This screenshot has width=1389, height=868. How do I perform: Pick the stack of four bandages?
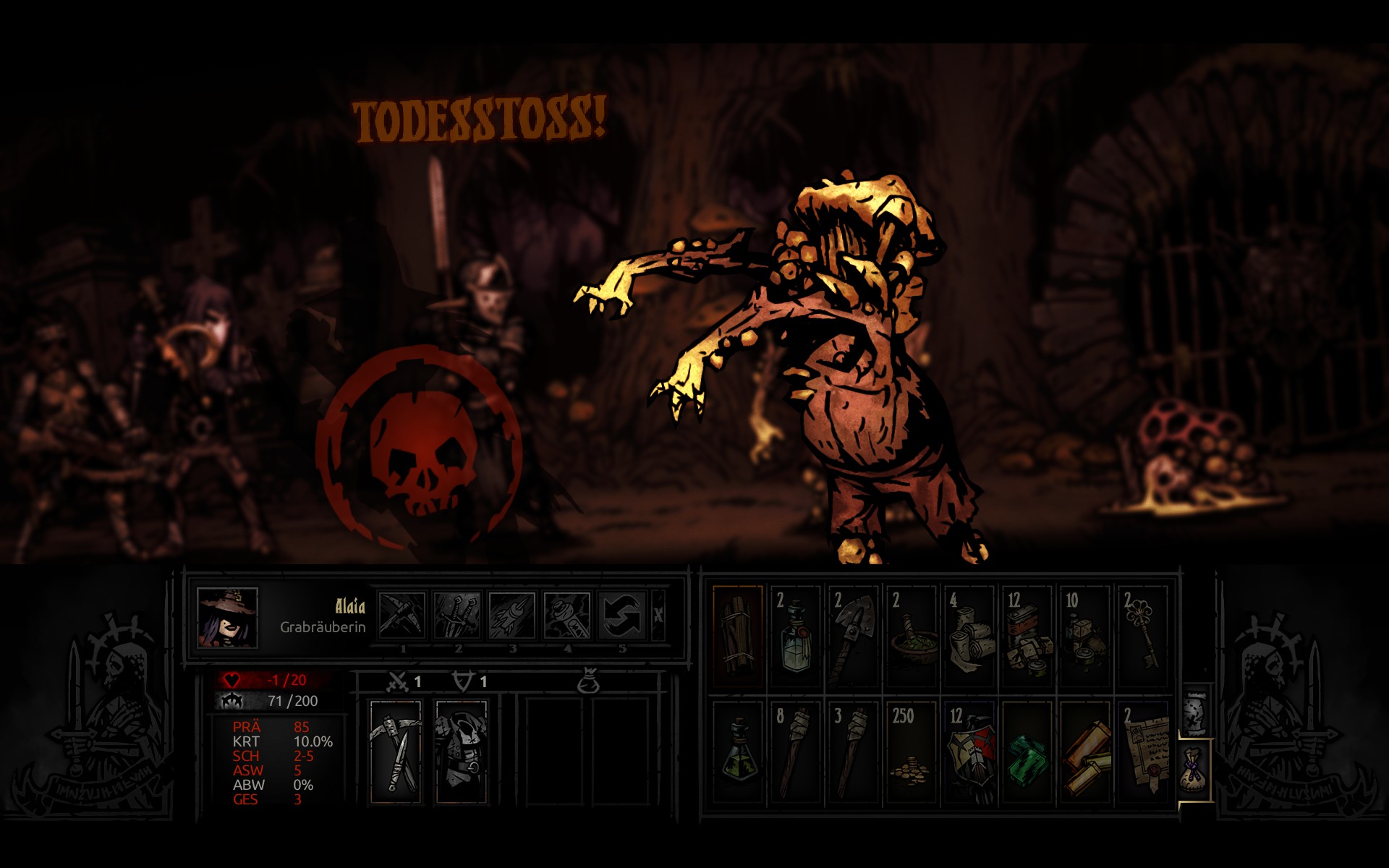(969, 637)
